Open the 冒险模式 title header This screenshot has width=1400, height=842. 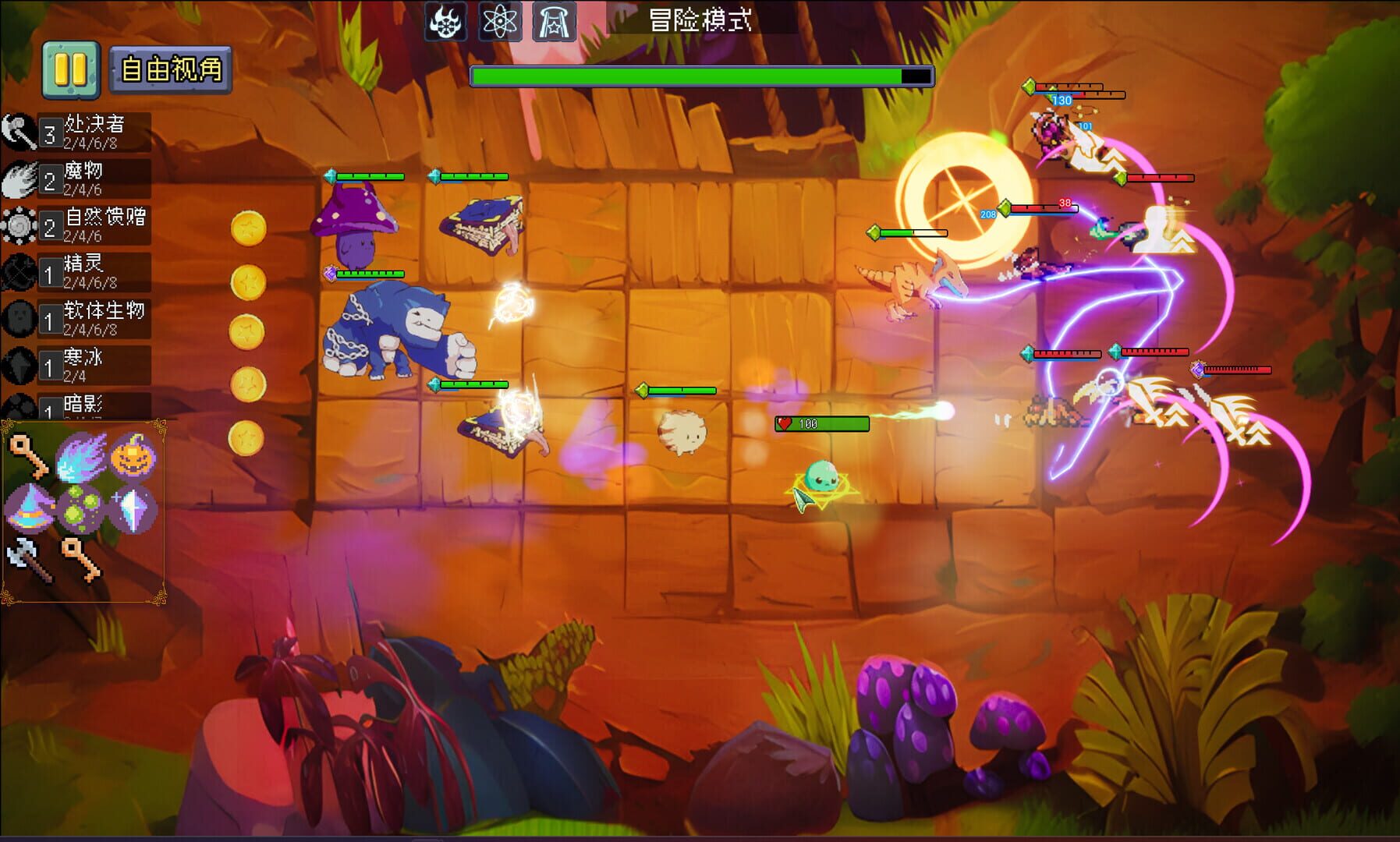point(700,21)
